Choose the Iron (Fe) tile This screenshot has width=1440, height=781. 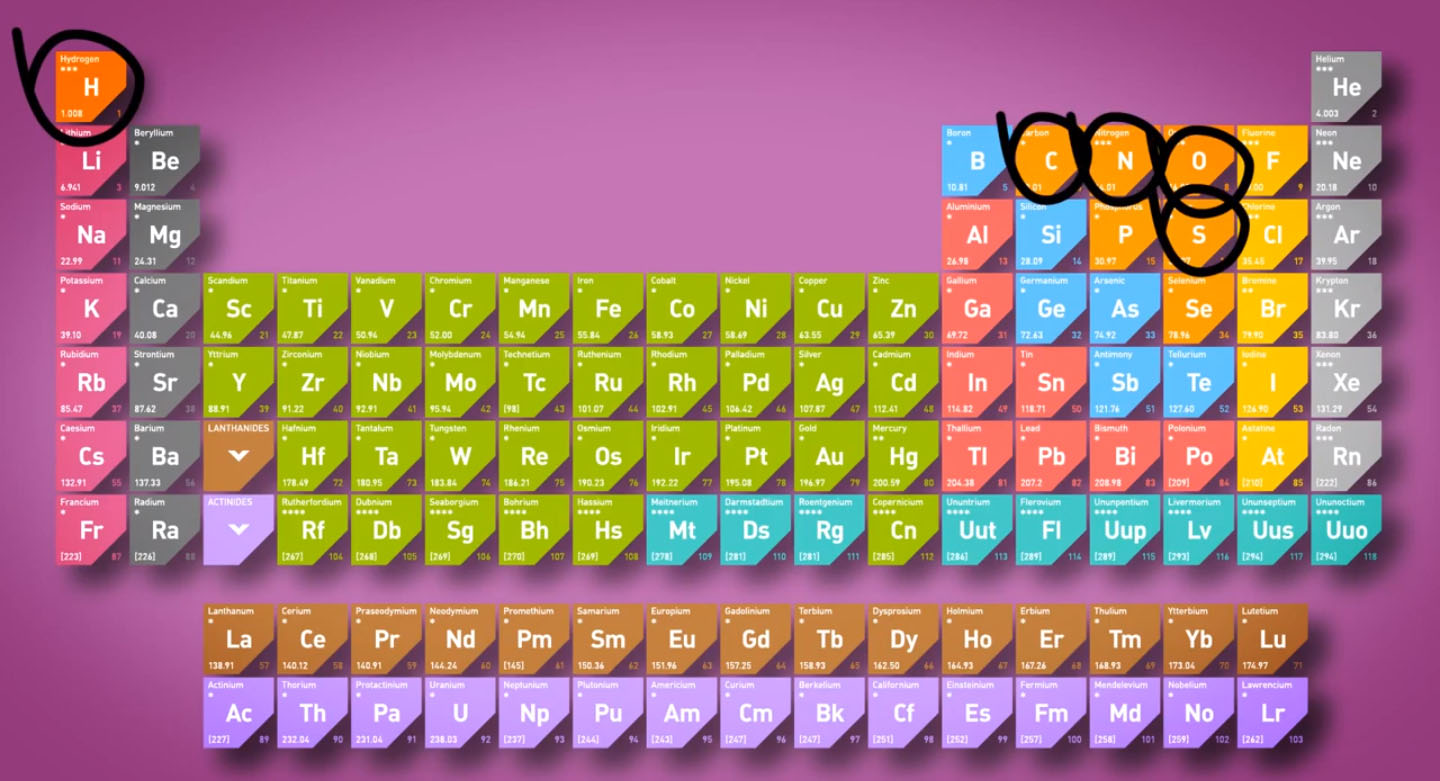tap(608, 309)
